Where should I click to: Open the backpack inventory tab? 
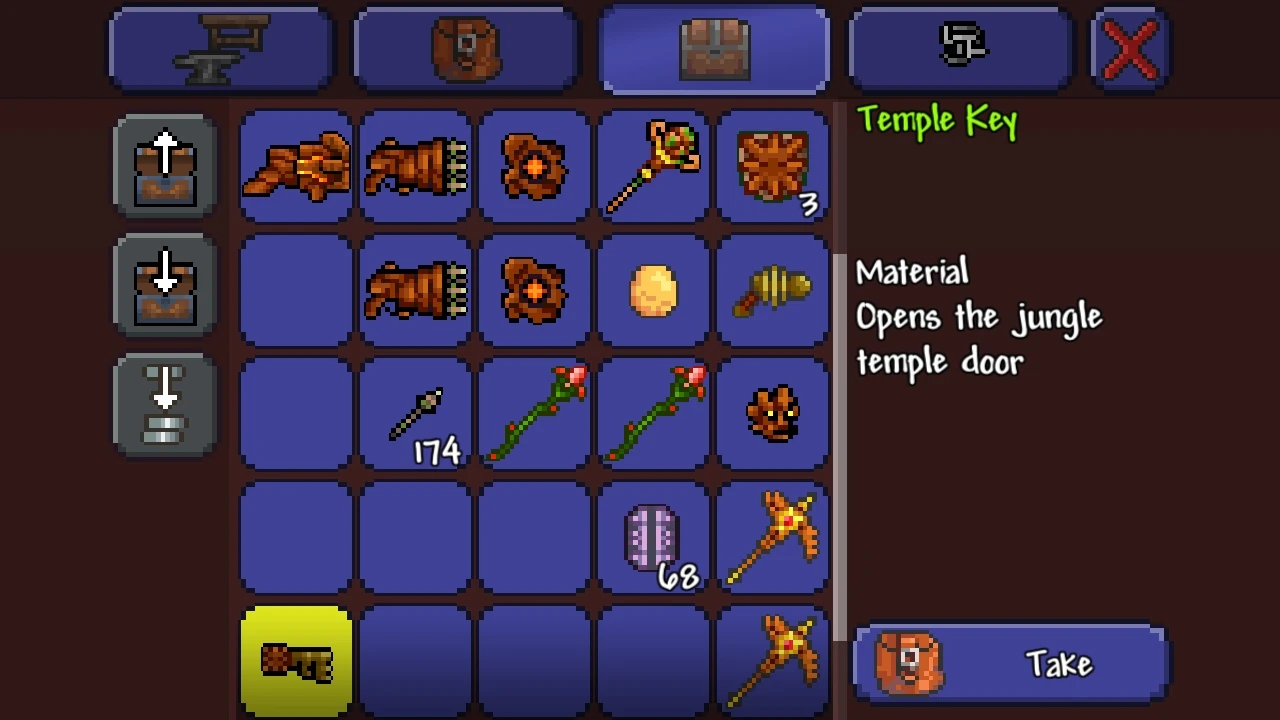point(464,47)
